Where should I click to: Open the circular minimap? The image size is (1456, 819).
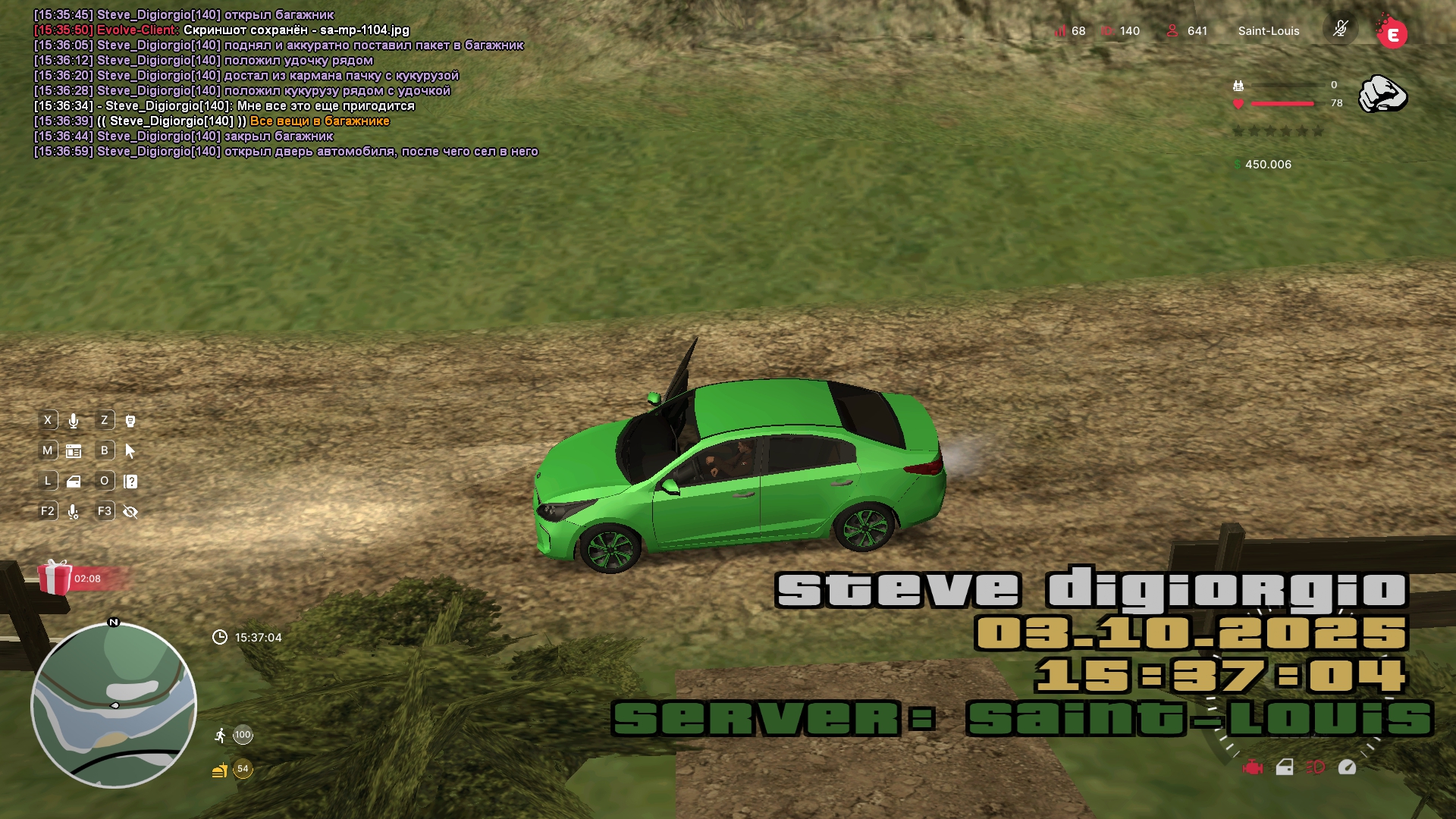[x=114, y=705]
